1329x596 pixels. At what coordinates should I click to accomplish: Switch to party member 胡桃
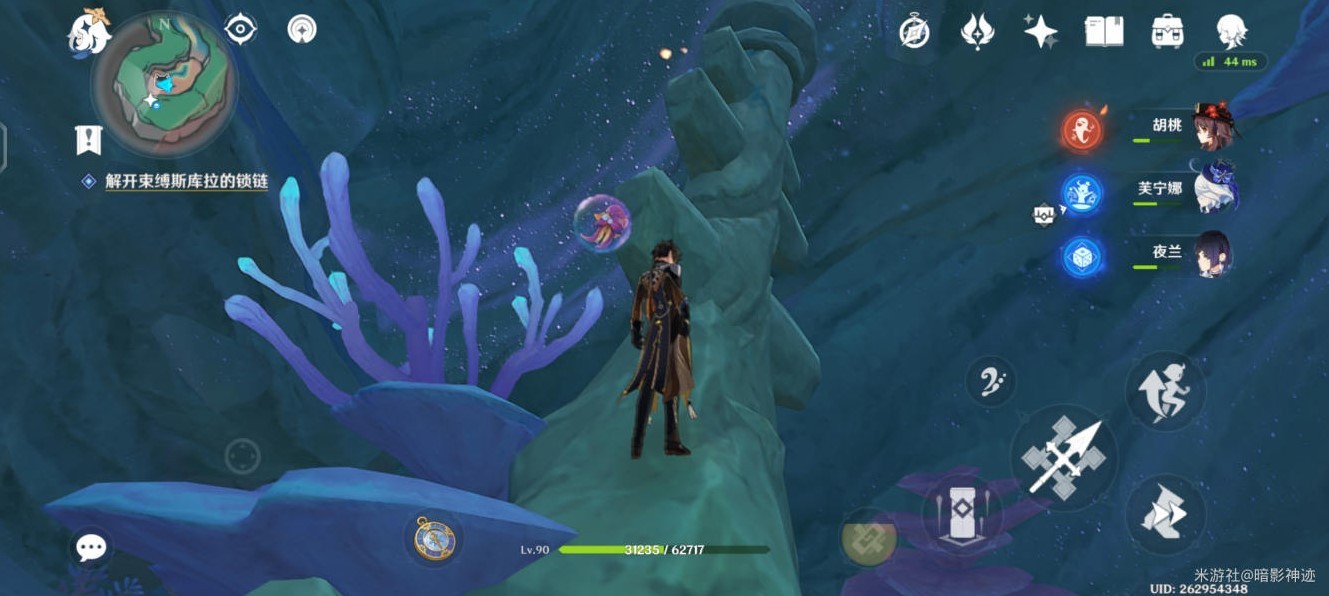(x=1212, y=127)
